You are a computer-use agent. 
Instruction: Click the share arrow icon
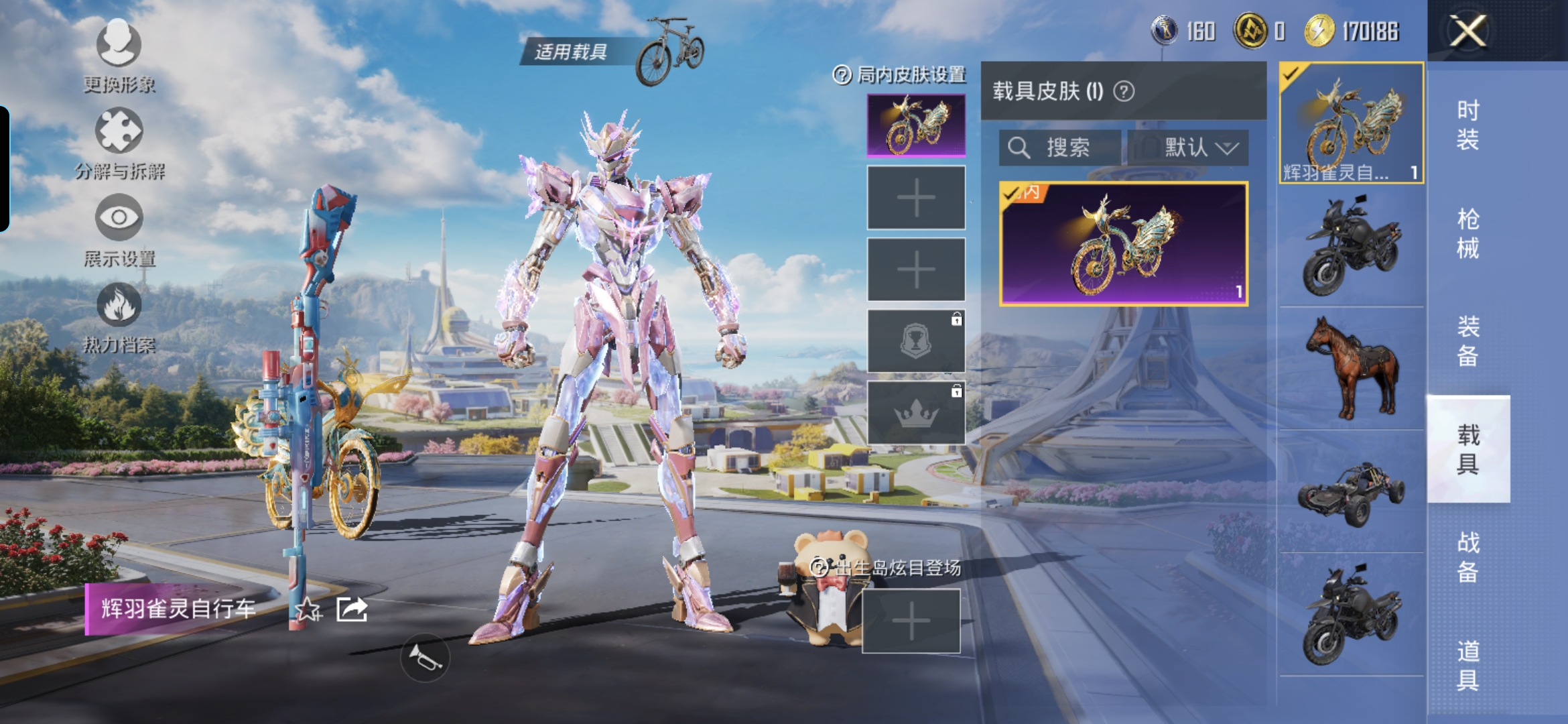352,609
